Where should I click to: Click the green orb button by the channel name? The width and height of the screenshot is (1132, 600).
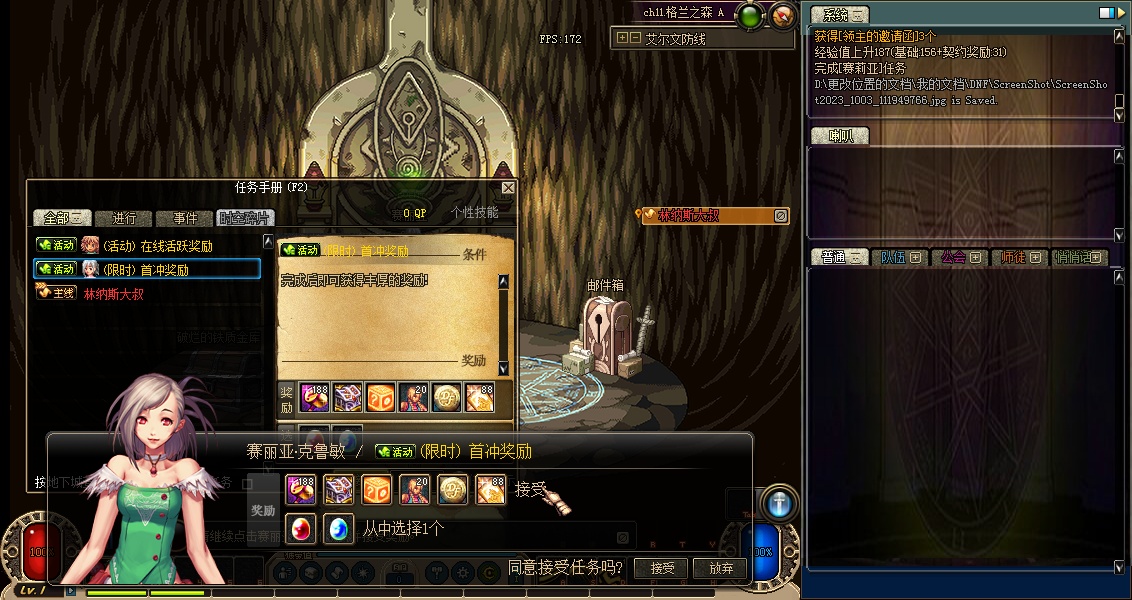pyautogui.click(x=749, y=15)
